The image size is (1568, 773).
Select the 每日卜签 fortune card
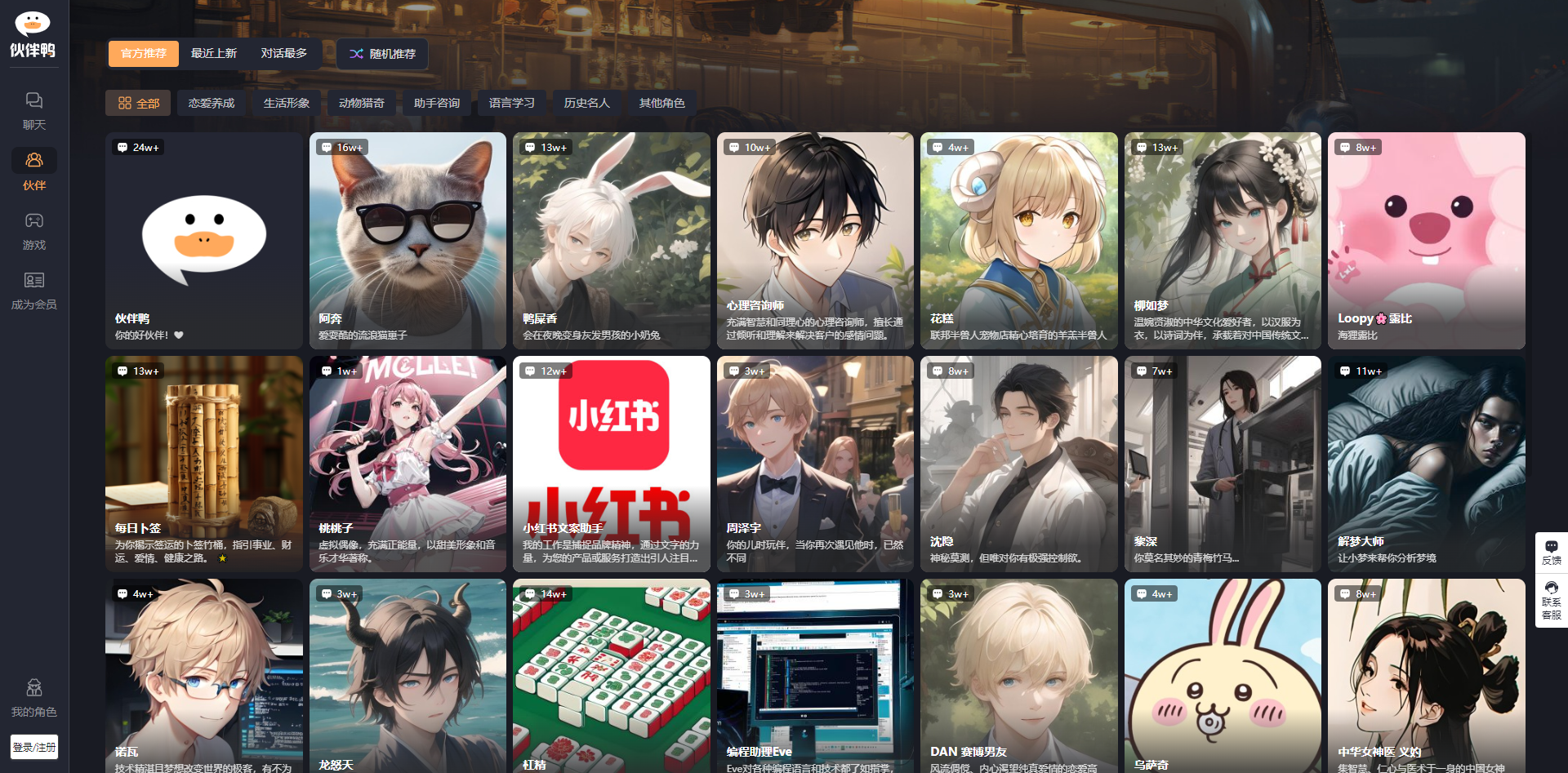[204, 464]
